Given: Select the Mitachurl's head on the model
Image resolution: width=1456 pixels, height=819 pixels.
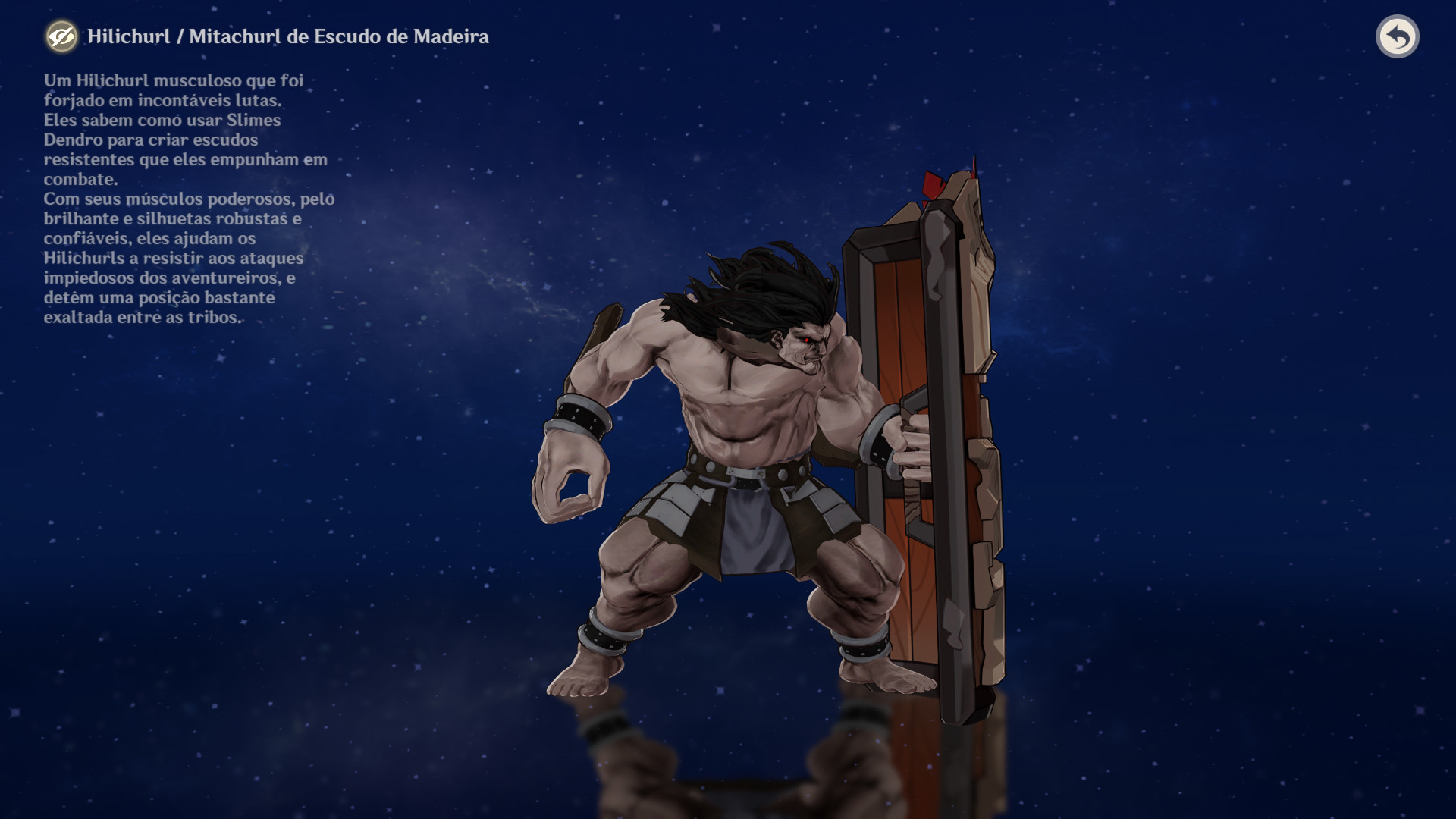Looking at the screenshot, I should click(x=804, y=349).
